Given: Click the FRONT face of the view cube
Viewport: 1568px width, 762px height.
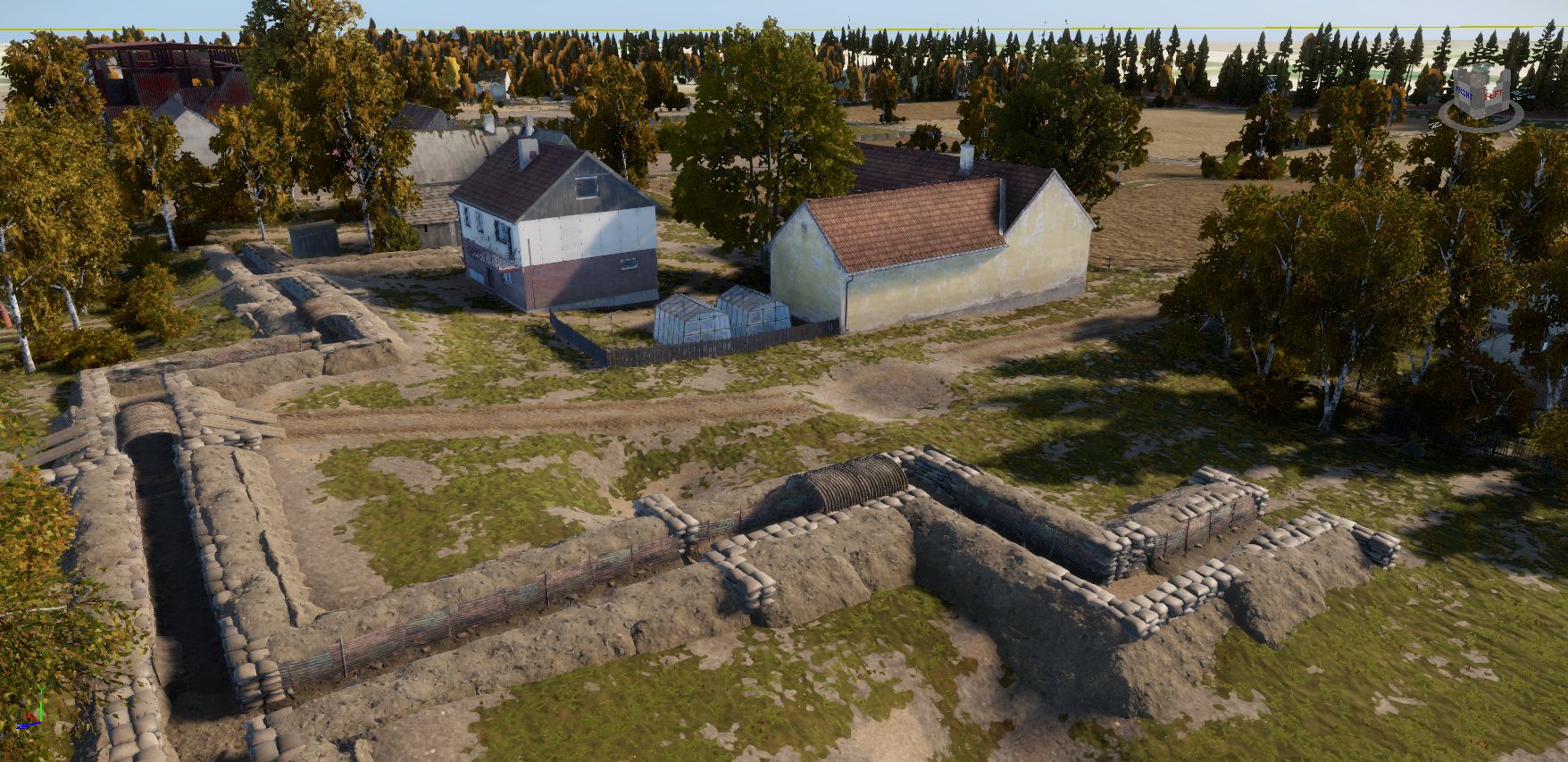Looking at the screenshot, I should click(1464, 91).
